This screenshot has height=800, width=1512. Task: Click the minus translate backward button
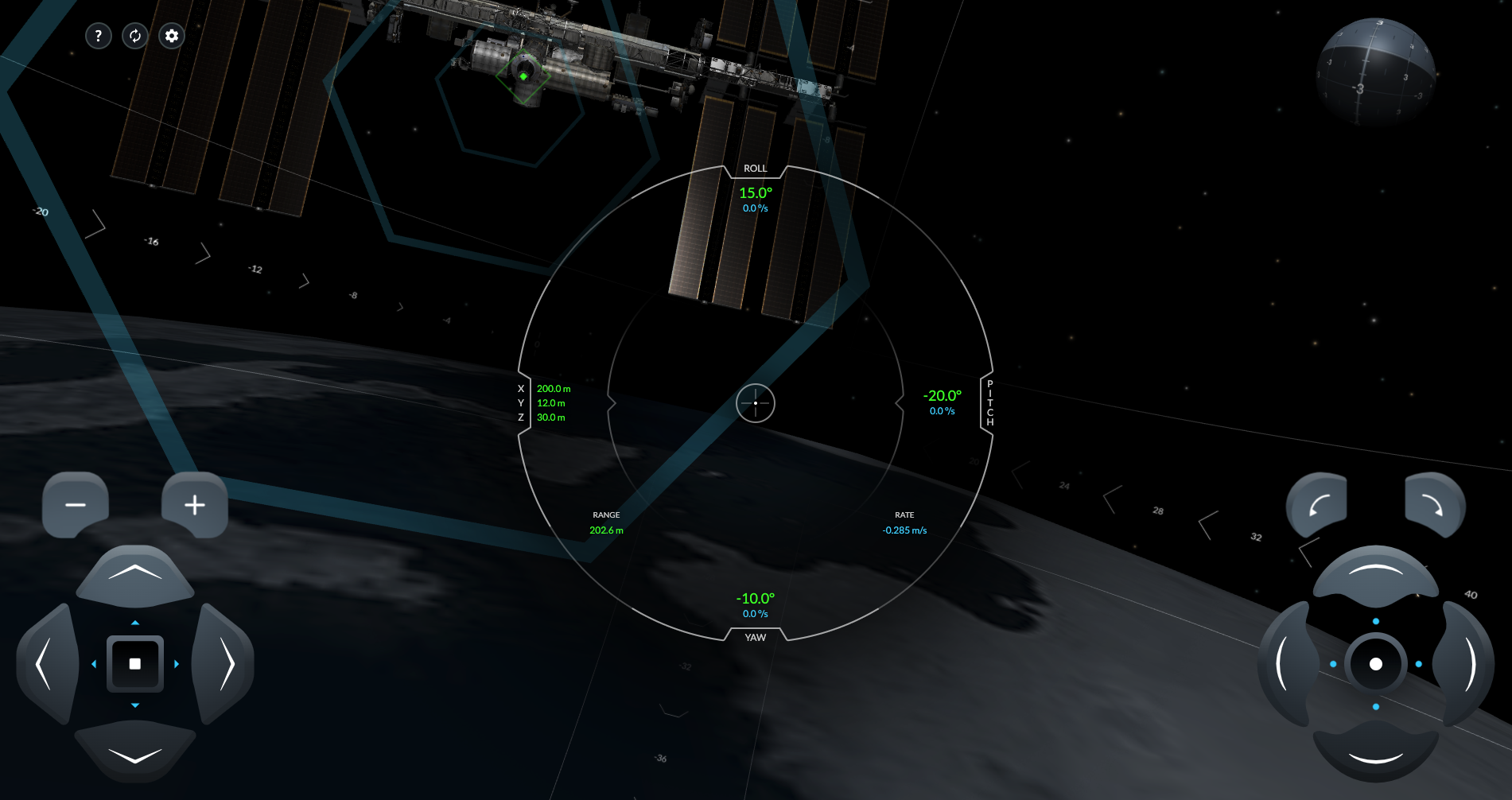pyautogui.click(x=76, y=505)
